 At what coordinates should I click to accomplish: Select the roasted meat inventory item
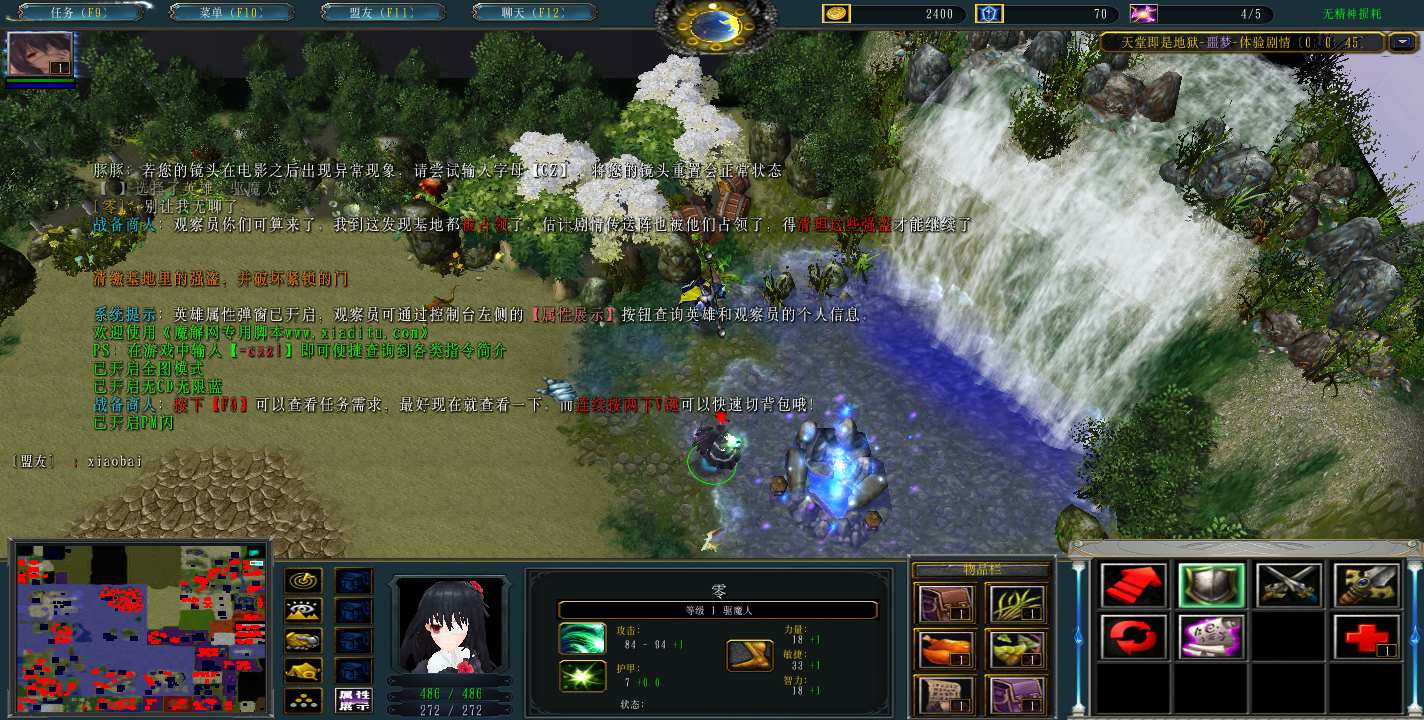click(939, 648)
